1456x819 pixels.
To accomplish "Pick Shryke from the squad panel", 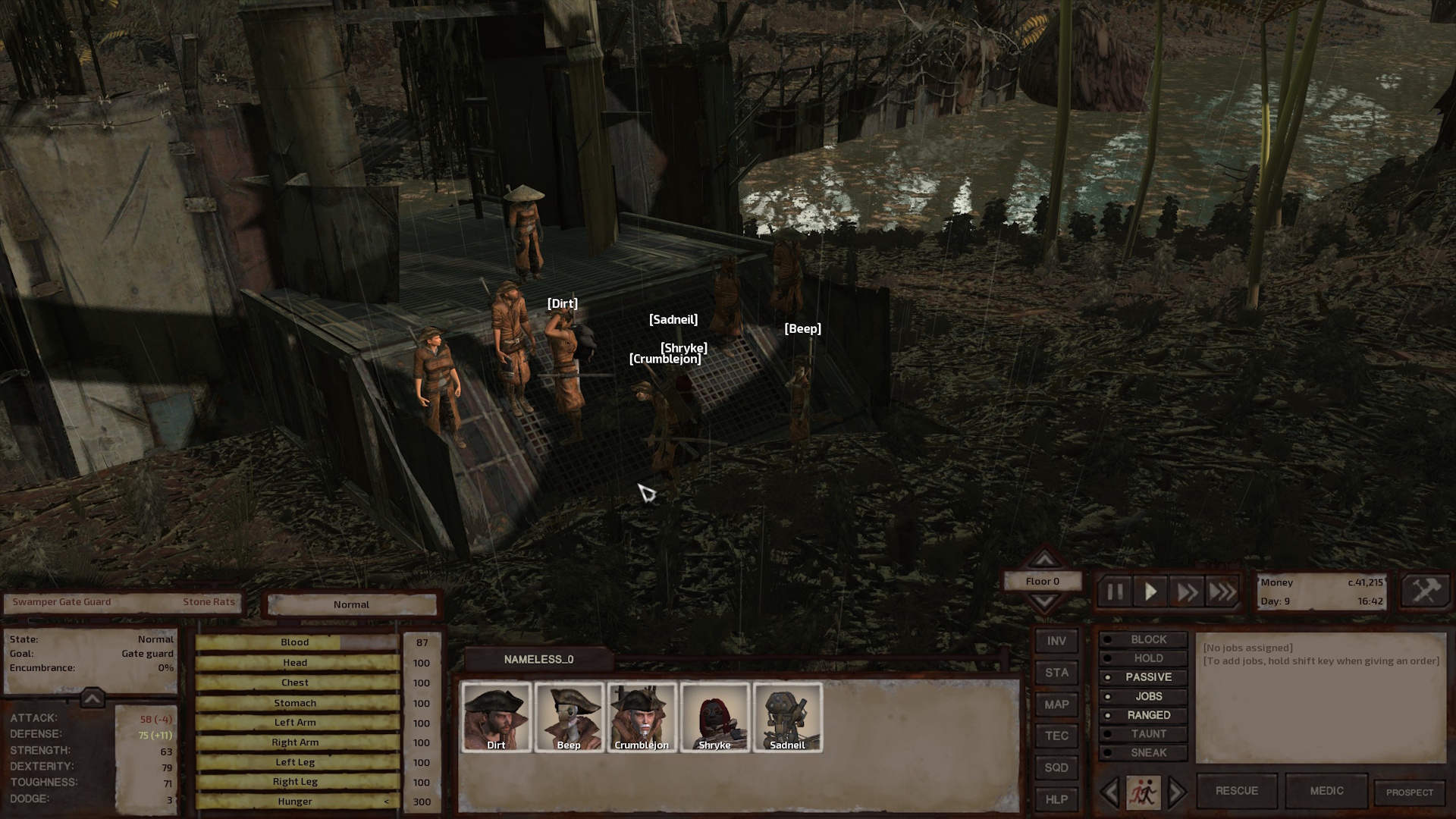I will pyautogui.click(x=714, y=717).
